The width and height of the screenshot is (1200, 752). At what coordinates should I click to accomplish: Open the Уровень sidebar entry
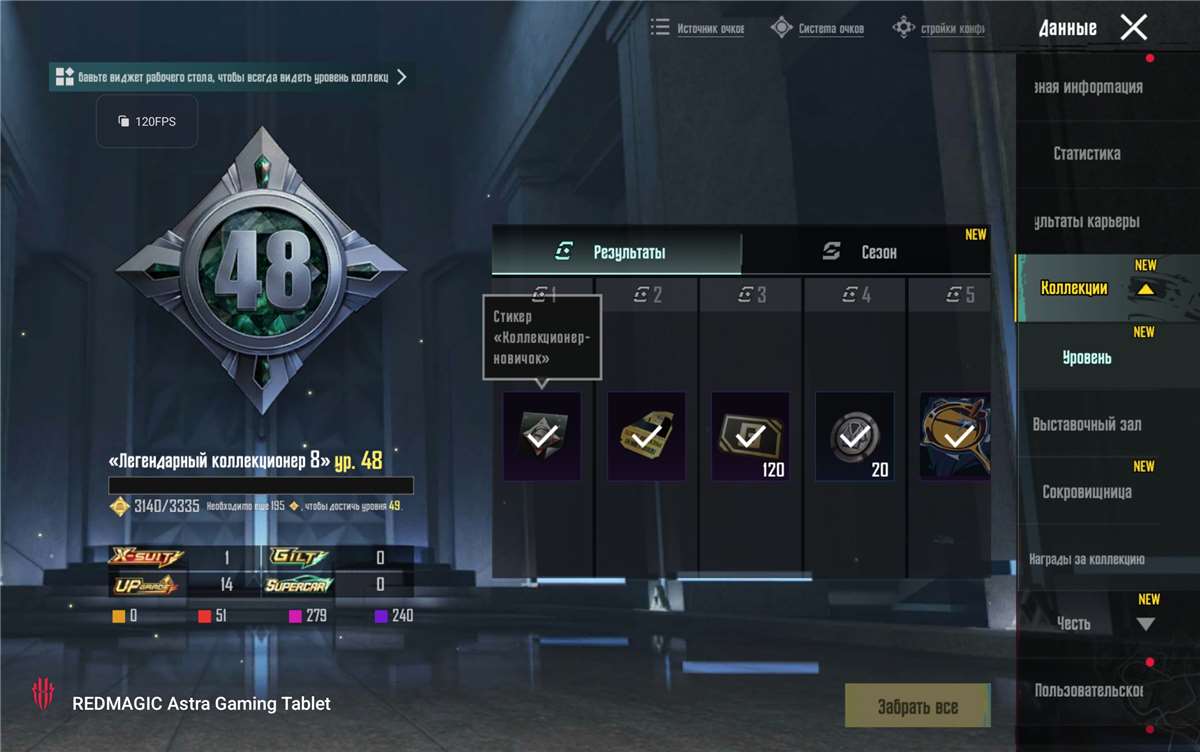coord(1086,358)
